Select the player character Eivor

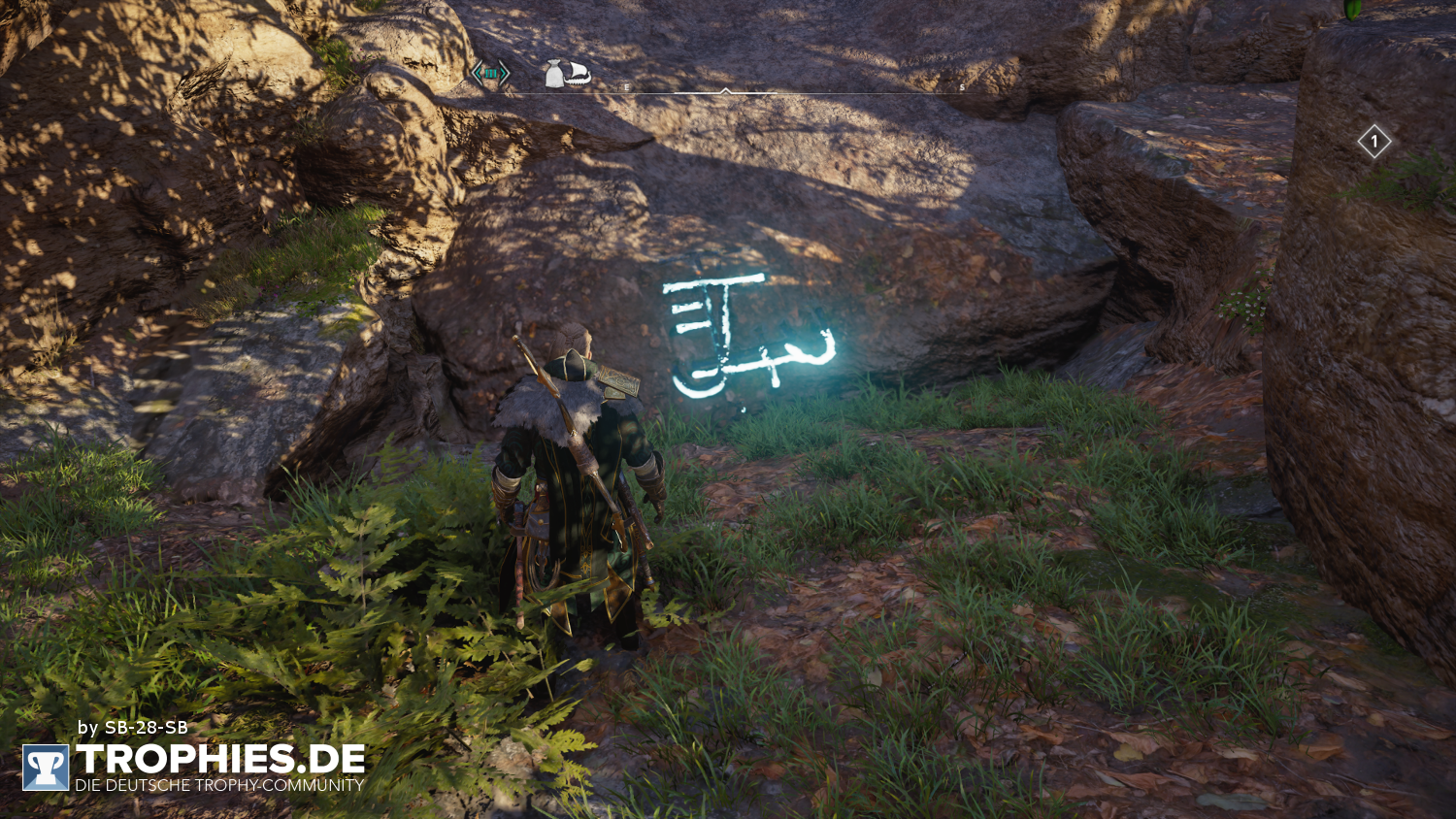(x=573, y=466)
